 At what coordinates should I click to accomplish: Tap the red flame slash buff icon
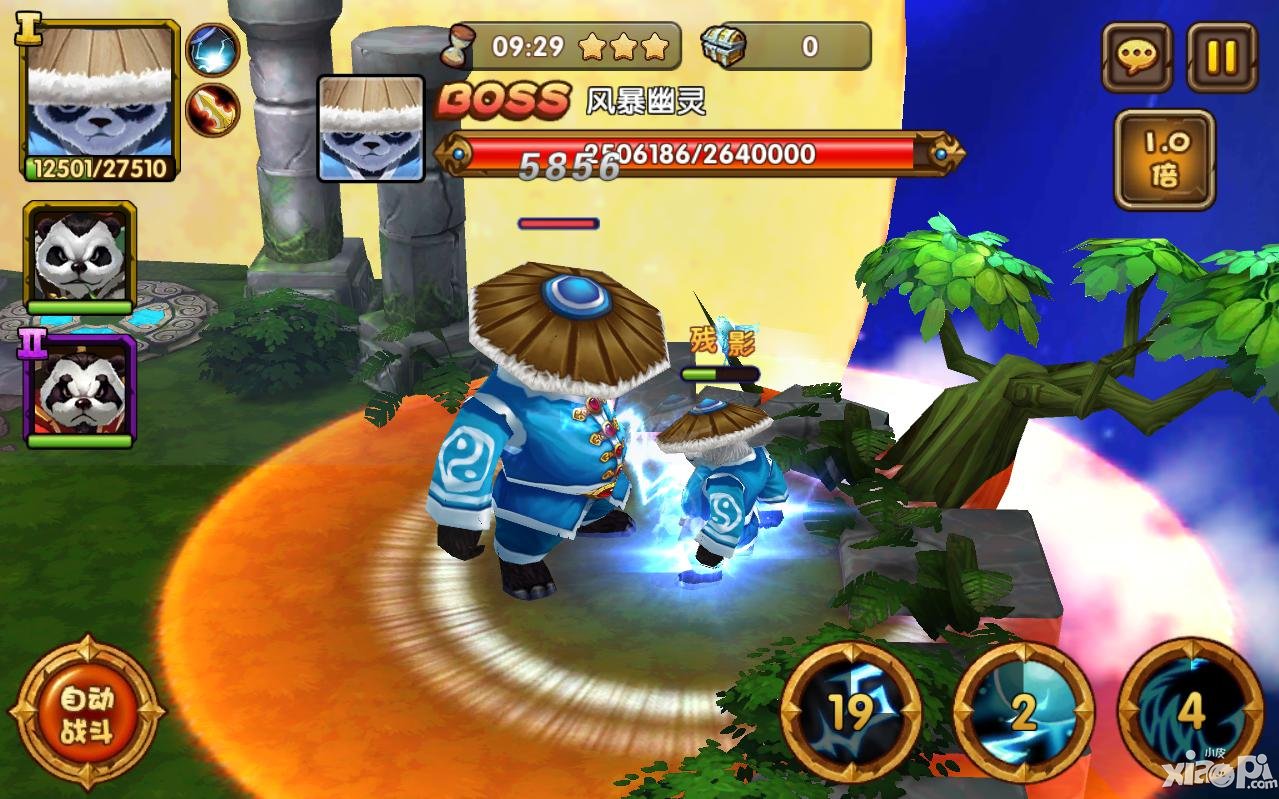[213, 109]
